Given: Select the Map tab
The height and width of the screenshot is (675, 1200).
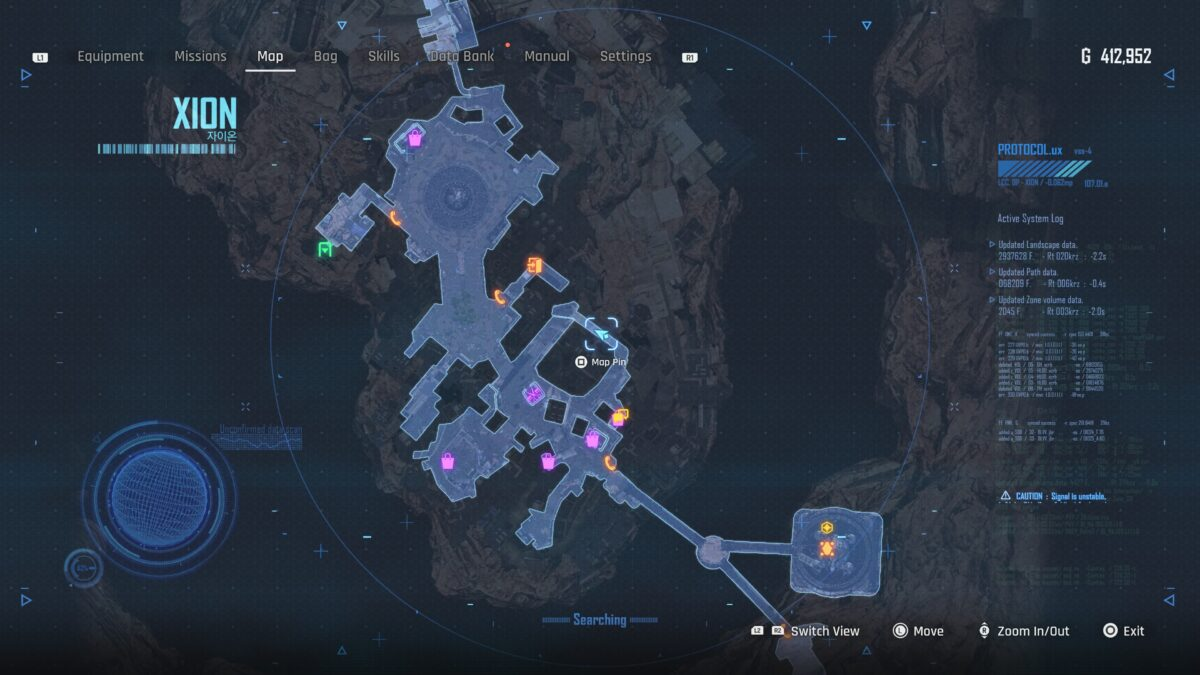Looking at the screenshot, I should [x=270, y=57].
